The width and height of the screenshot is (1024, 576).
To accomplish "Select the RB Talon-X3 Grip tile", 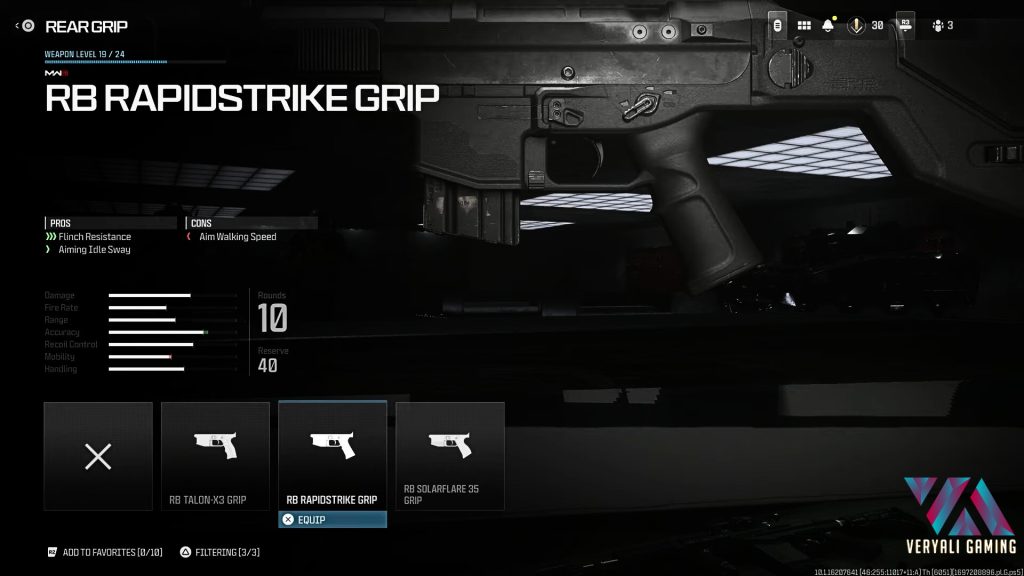I will 215,456.
